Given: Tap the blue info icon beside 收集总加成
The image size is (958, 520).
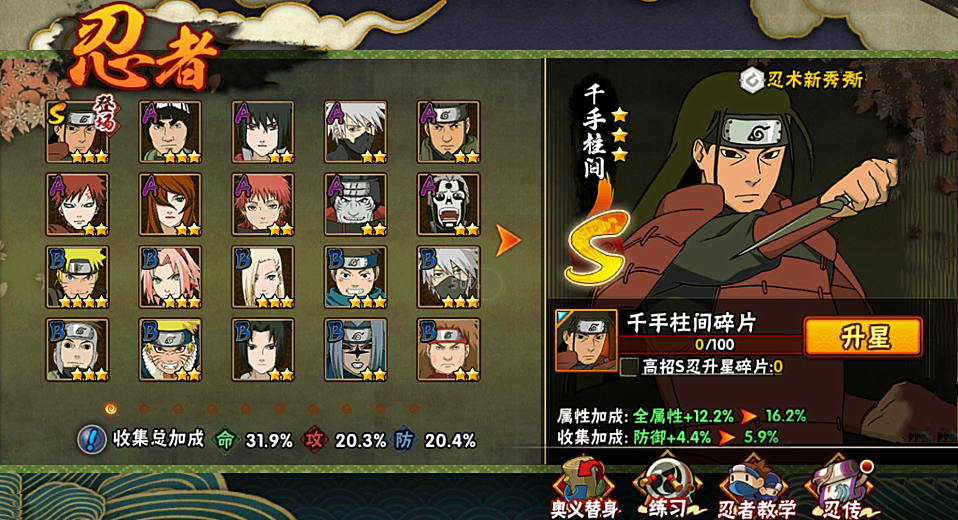Looking at the screenshot, I should [93, 439].
